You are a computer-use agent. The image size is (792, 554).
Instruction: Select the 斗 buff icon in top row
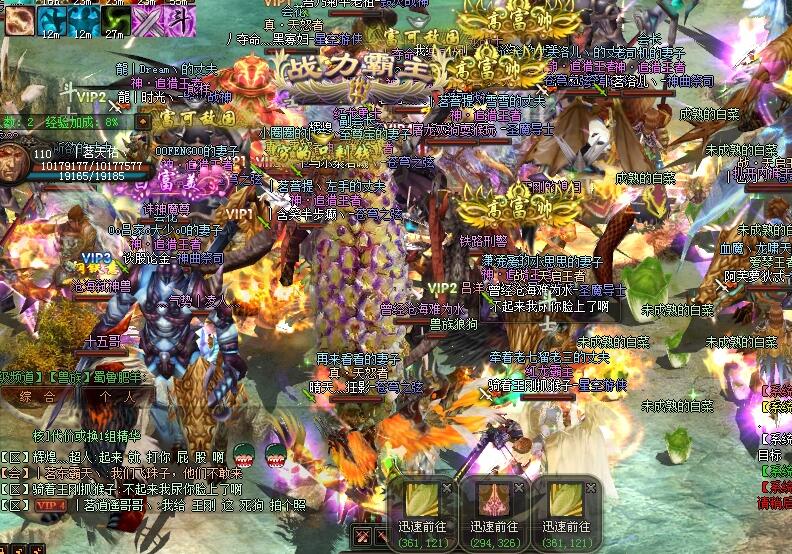tap(180, 20)
